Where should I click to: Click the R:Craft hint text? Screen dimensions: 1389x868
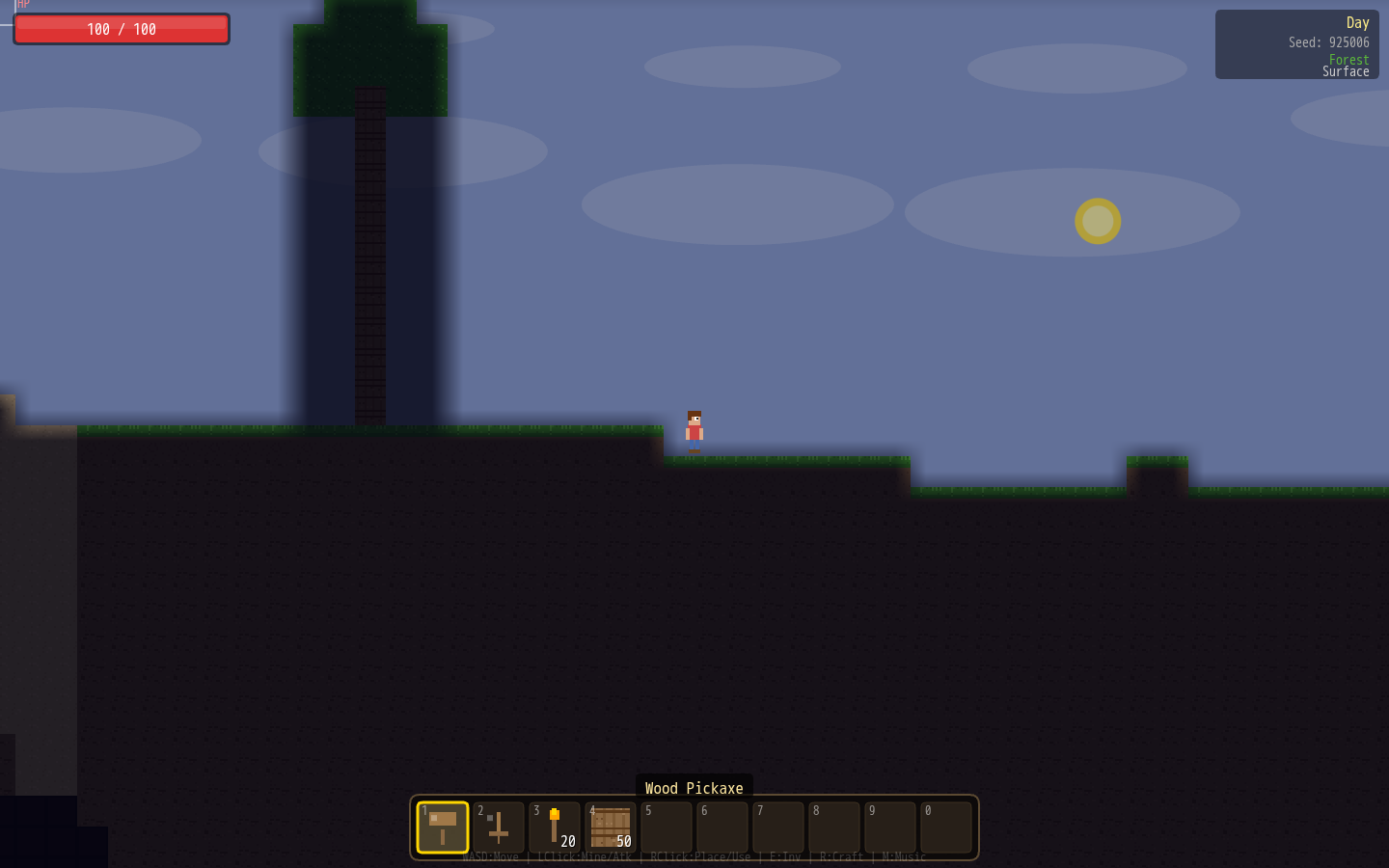(x=838, y=856)
